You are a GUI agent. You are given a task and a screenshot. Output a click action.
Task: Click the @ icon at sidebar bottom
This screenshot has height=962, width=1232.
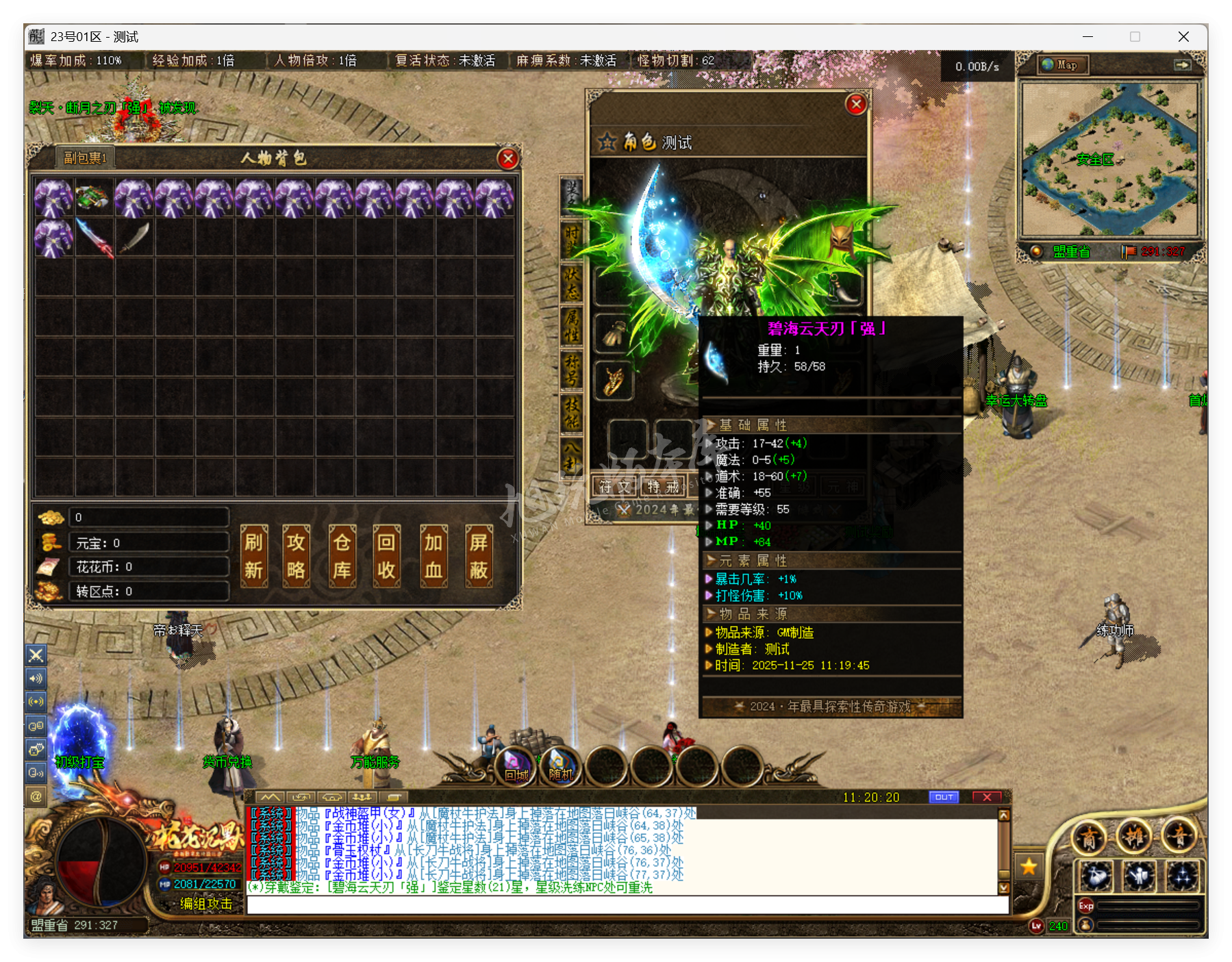point(36,796)
